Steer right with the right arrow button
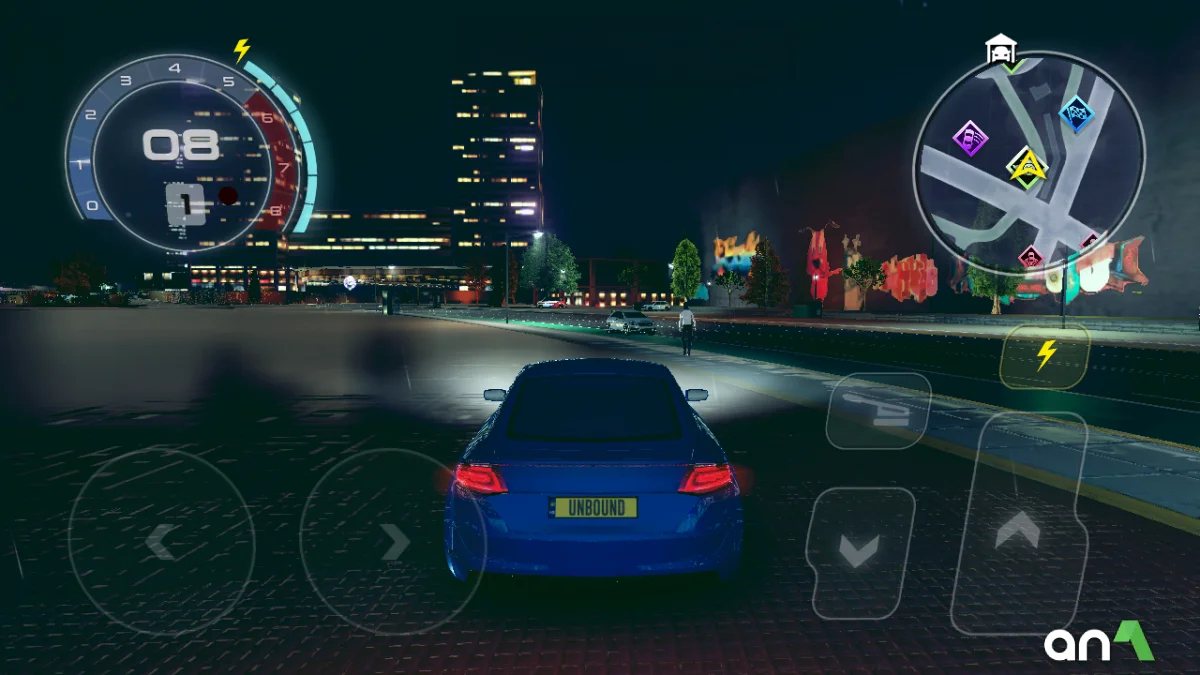 point(393,541)
